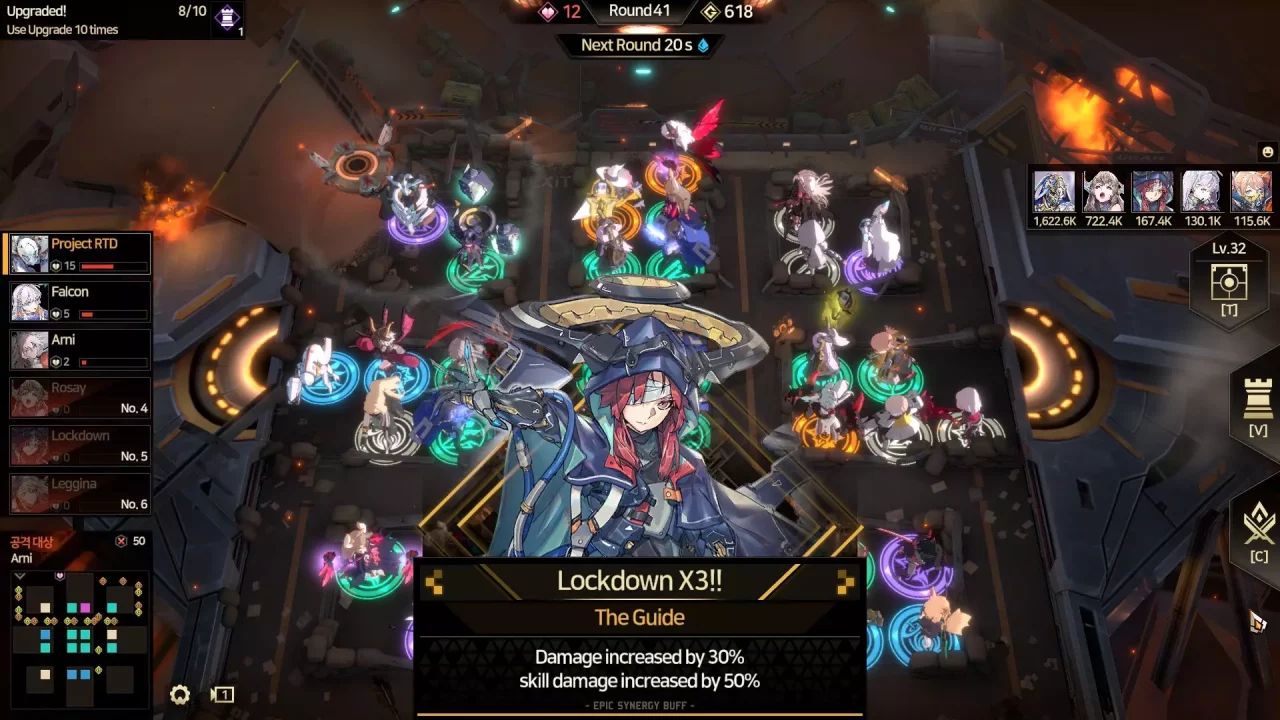Viewport: 1280px width, 720px height.
Task: Select the camera view 1 icon
Action: tap(222, 694)
